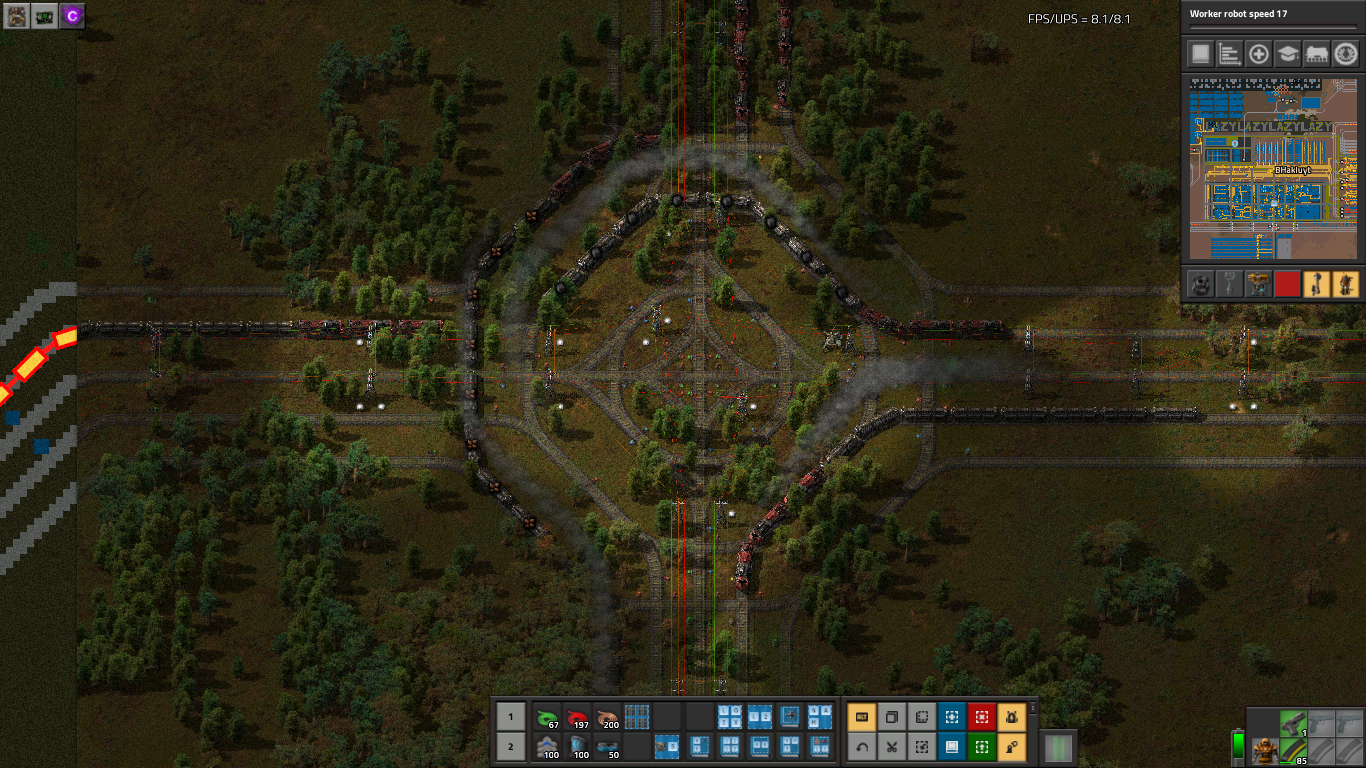Open the production statistics chart button
Screen dimensions: 1366x768
[1230, 54]
